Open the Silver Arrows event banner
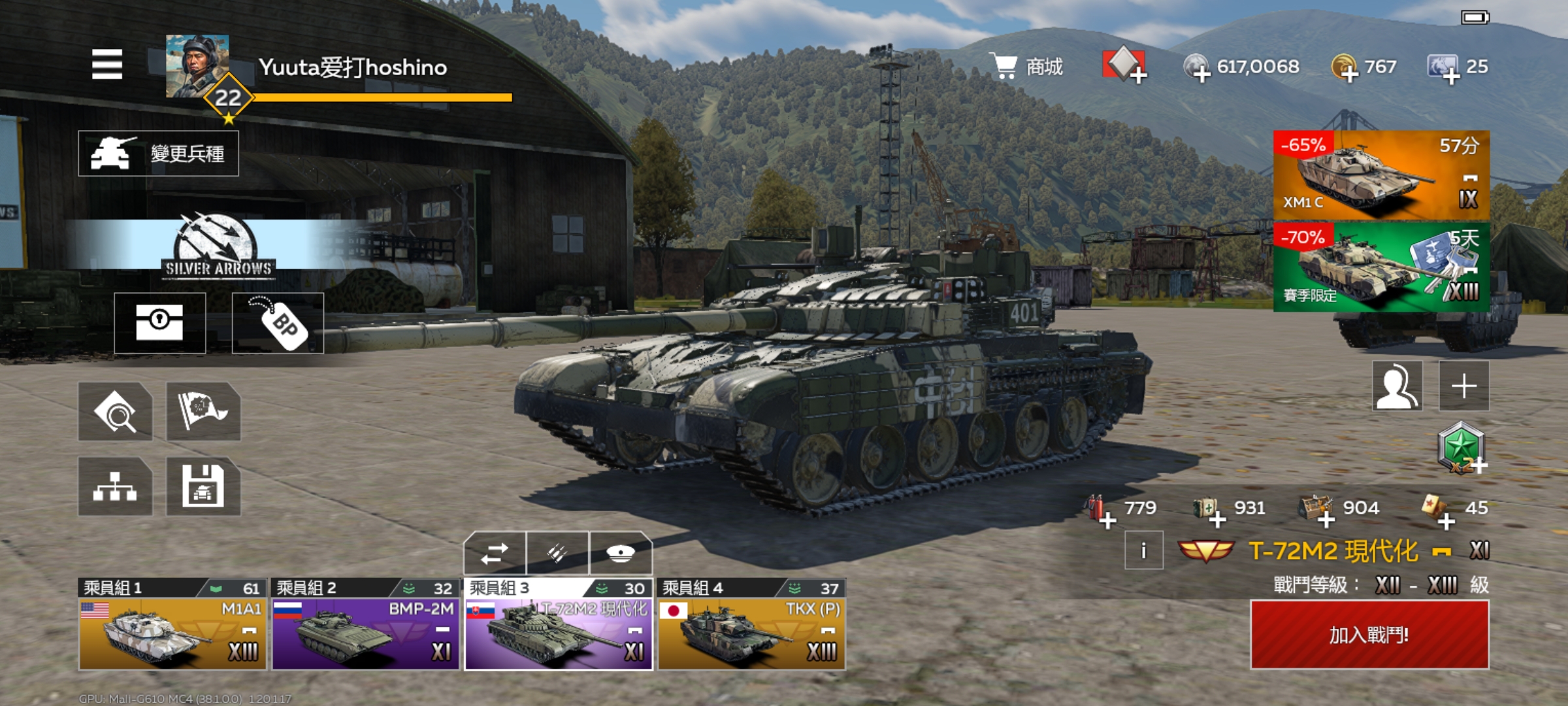This screenshot has width=1568, height=706. pyautogui.click(x=218, y=246)
